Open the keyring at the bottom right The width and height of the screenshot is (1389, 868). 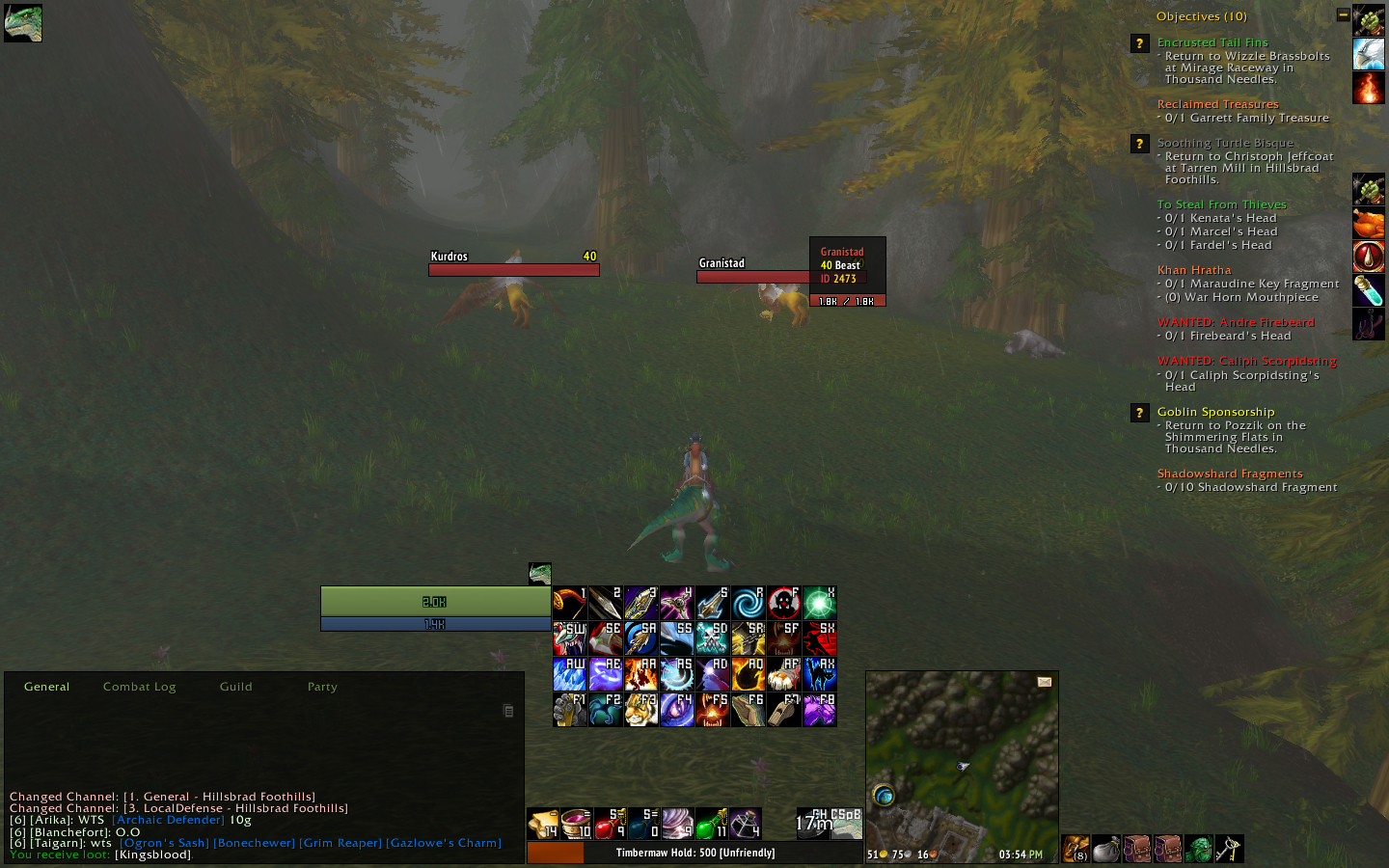(1230, 849)
